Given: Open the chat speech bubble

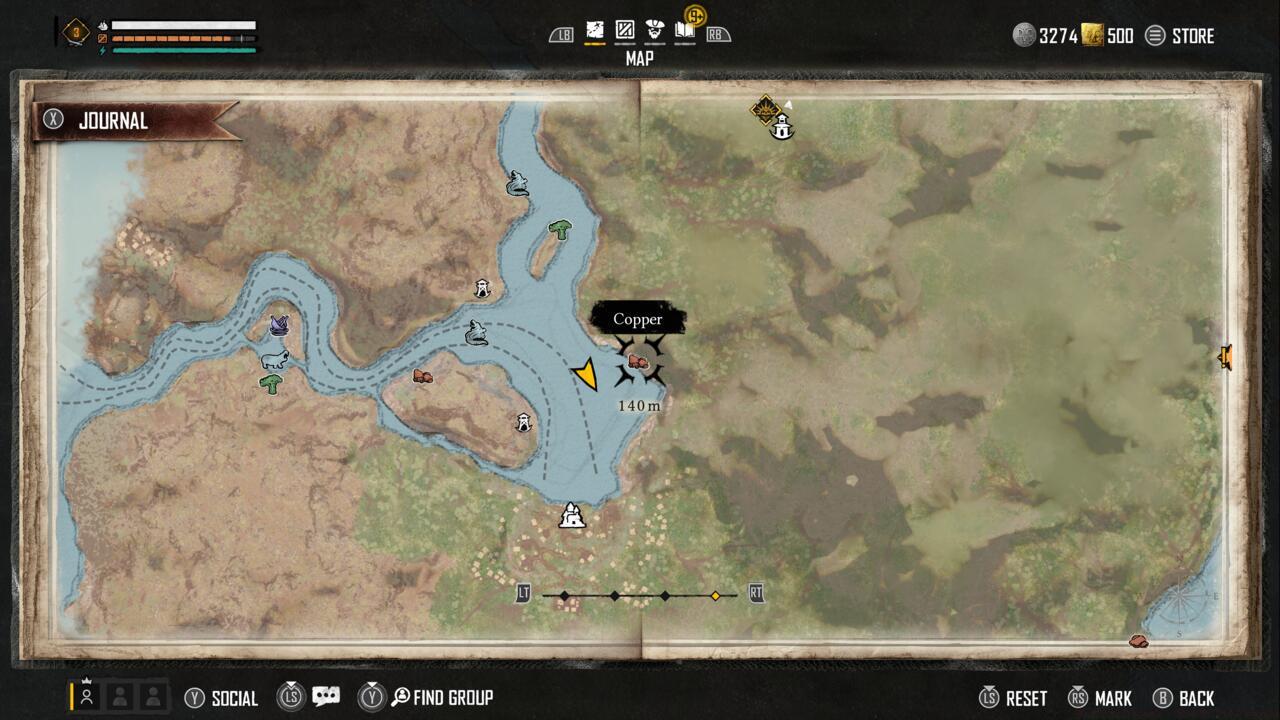Looking at the screenshot, I should tap(325, 697).
